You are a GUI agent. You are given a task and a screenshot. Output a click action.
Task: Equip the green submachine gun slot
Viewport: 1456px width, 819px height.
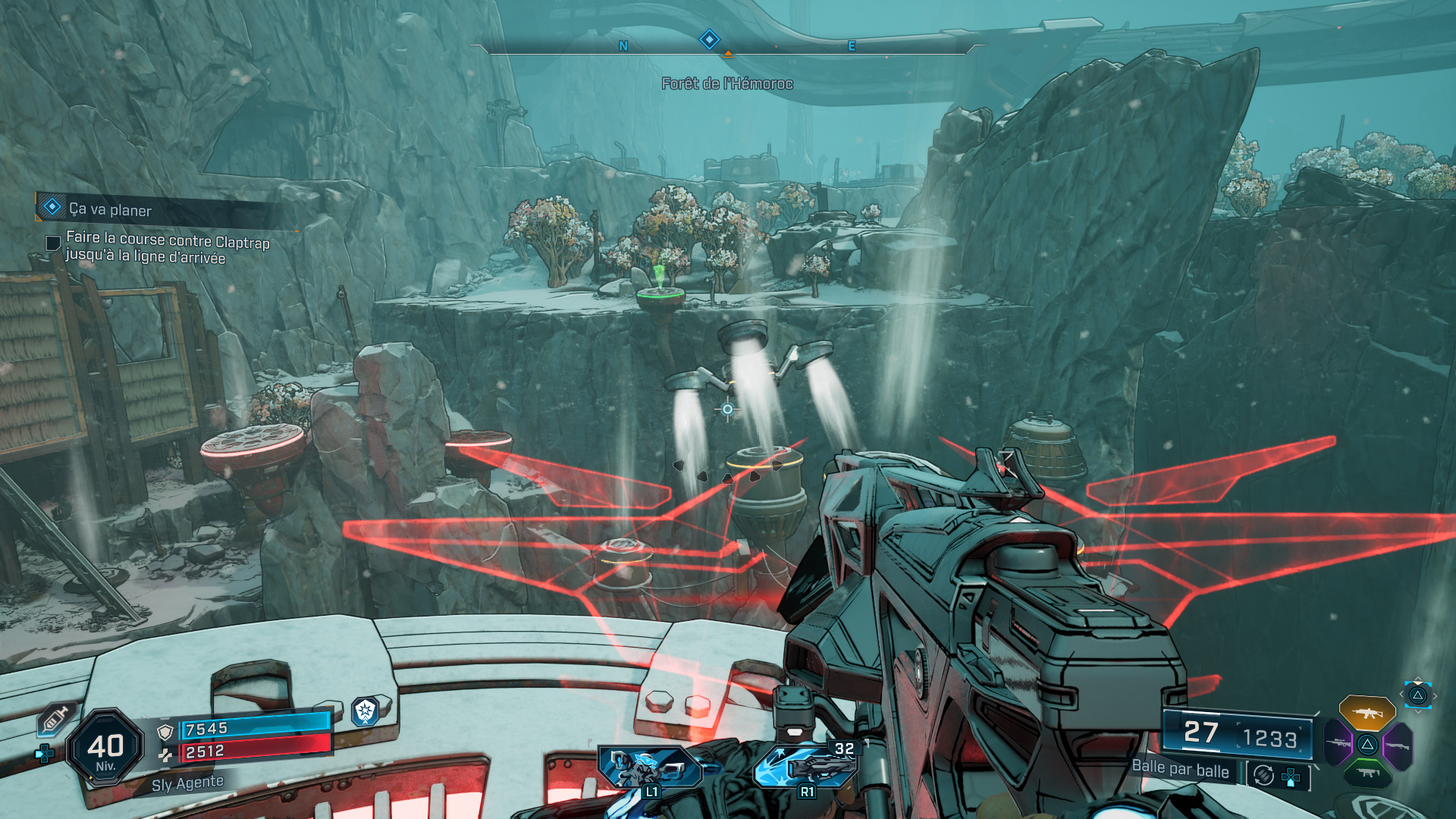[1367, 773]
